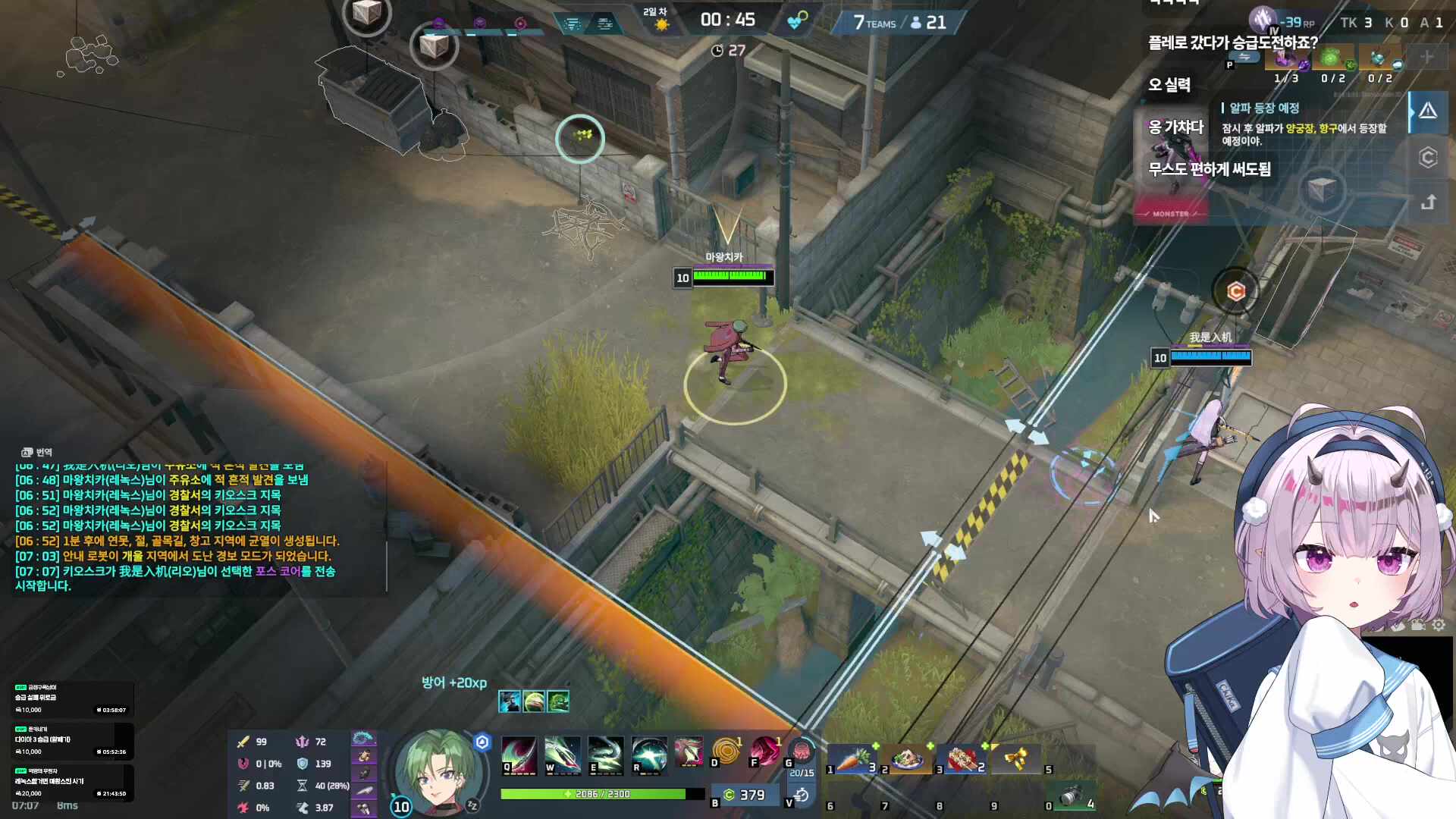1456x819 pixels.
Task: Cast the R ultimate skill
Action: (649, 755)
